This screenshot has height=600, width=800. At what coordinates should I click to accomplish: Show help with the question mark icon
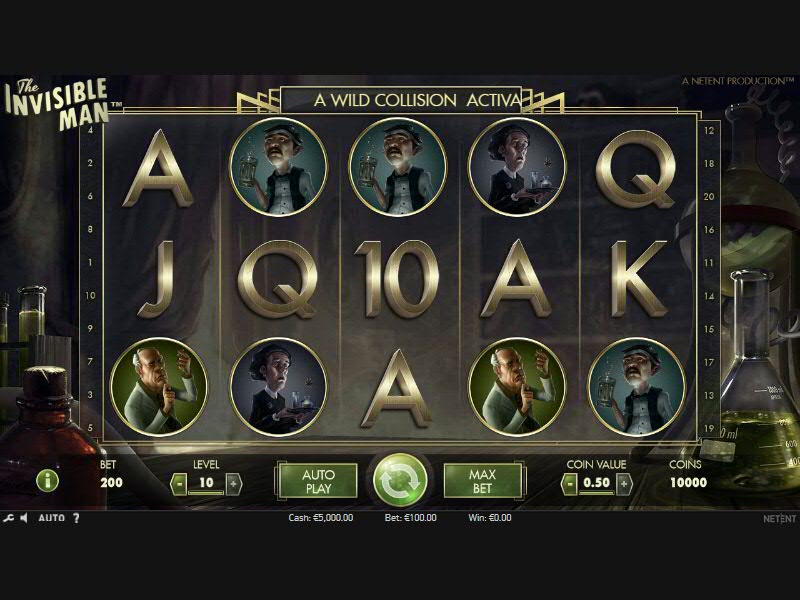point(76,518)
